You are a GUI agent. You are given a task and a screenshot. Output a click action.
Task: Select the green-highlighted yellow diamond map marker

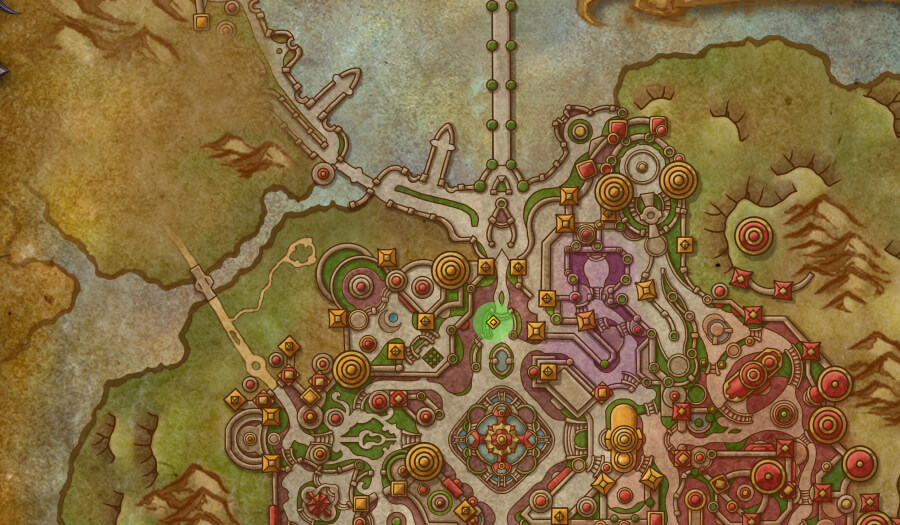(x=492, y=323)
